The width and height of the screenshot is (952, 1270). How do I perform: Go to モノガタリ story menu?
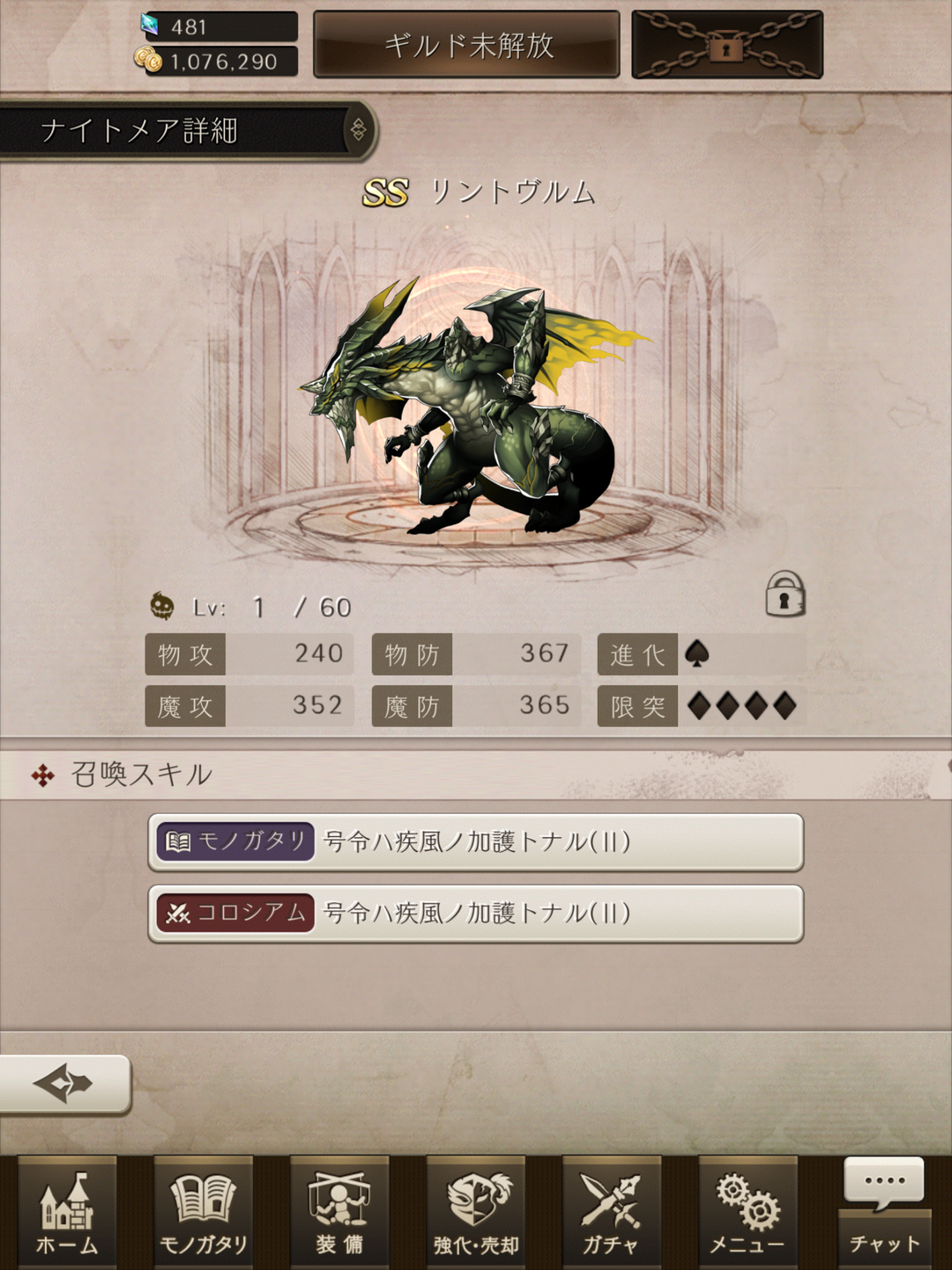204,1214
